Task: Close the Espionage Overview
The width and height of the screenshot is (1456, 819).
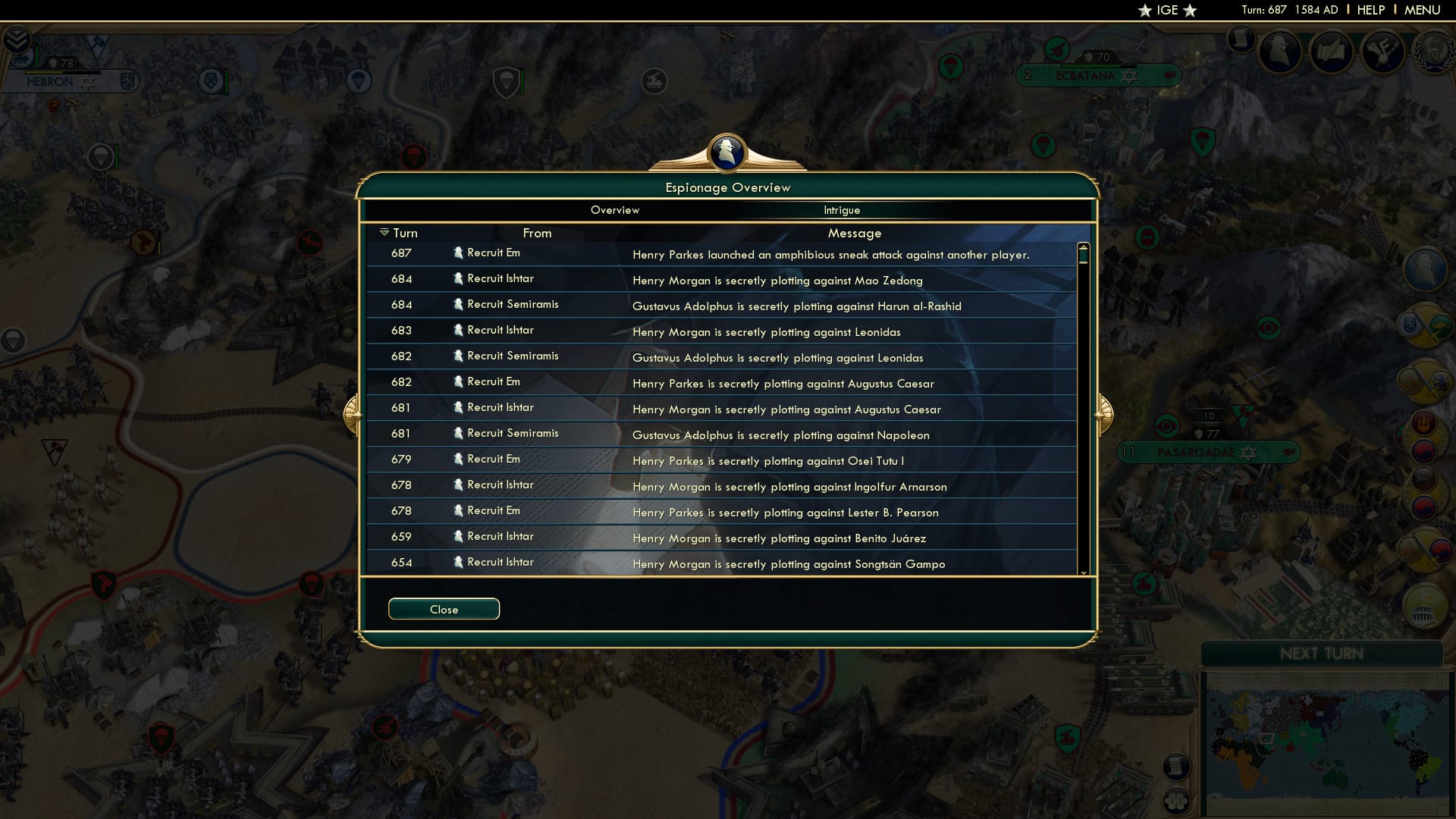Action: [444, 609]
